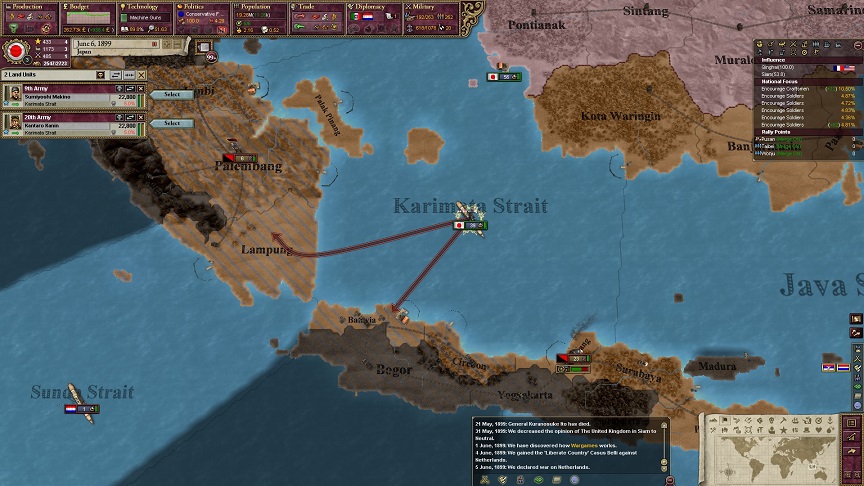Viewport: 864px width, 486px height.
Task: Open the Production tab
Action: [30, 6]
